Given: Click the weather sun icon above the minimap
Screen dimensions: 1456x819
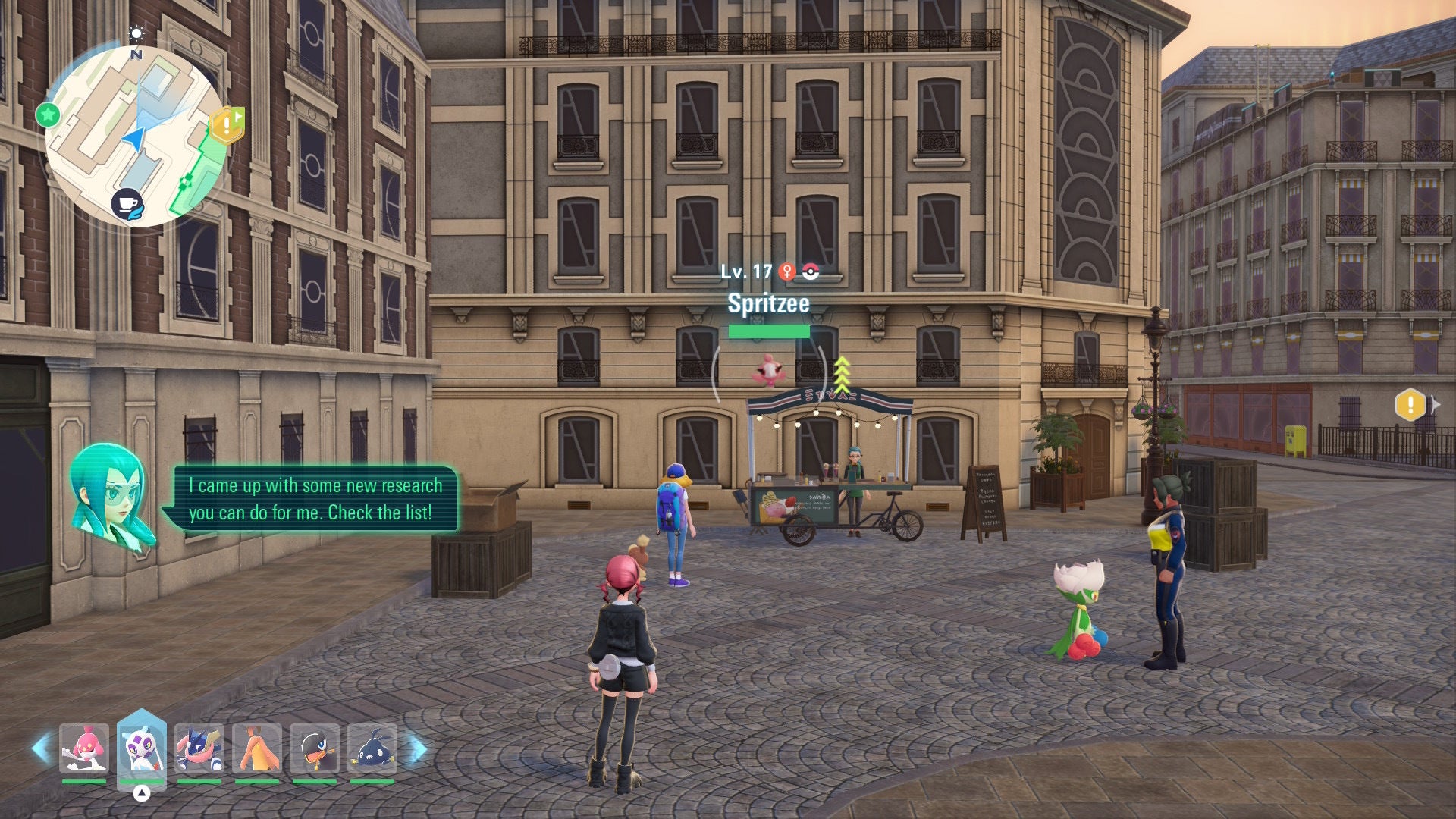Looking at the screenshot, I should click(136, 33).
